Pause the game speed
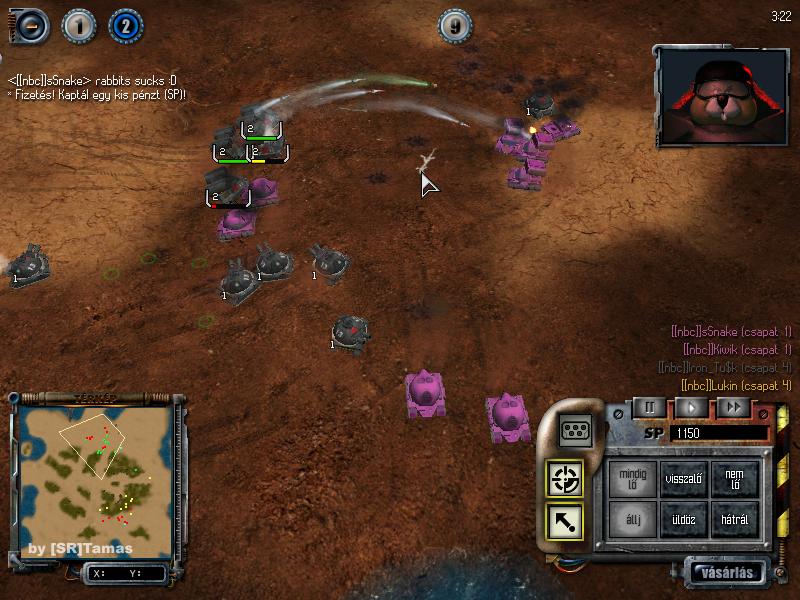 click(x=648, y=407)
